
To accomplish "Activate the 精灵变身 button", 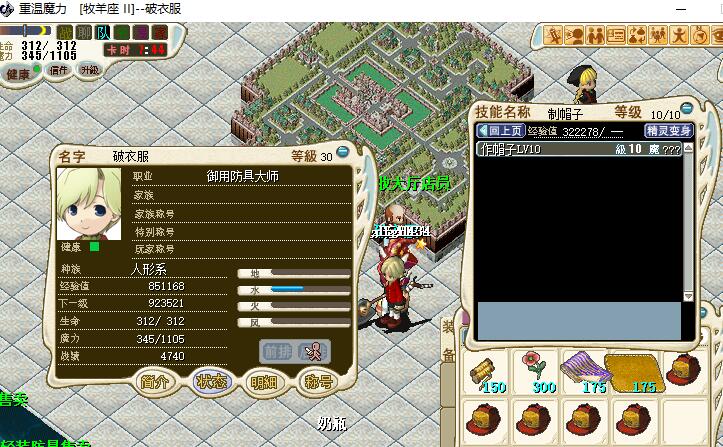I will point(668,130).
